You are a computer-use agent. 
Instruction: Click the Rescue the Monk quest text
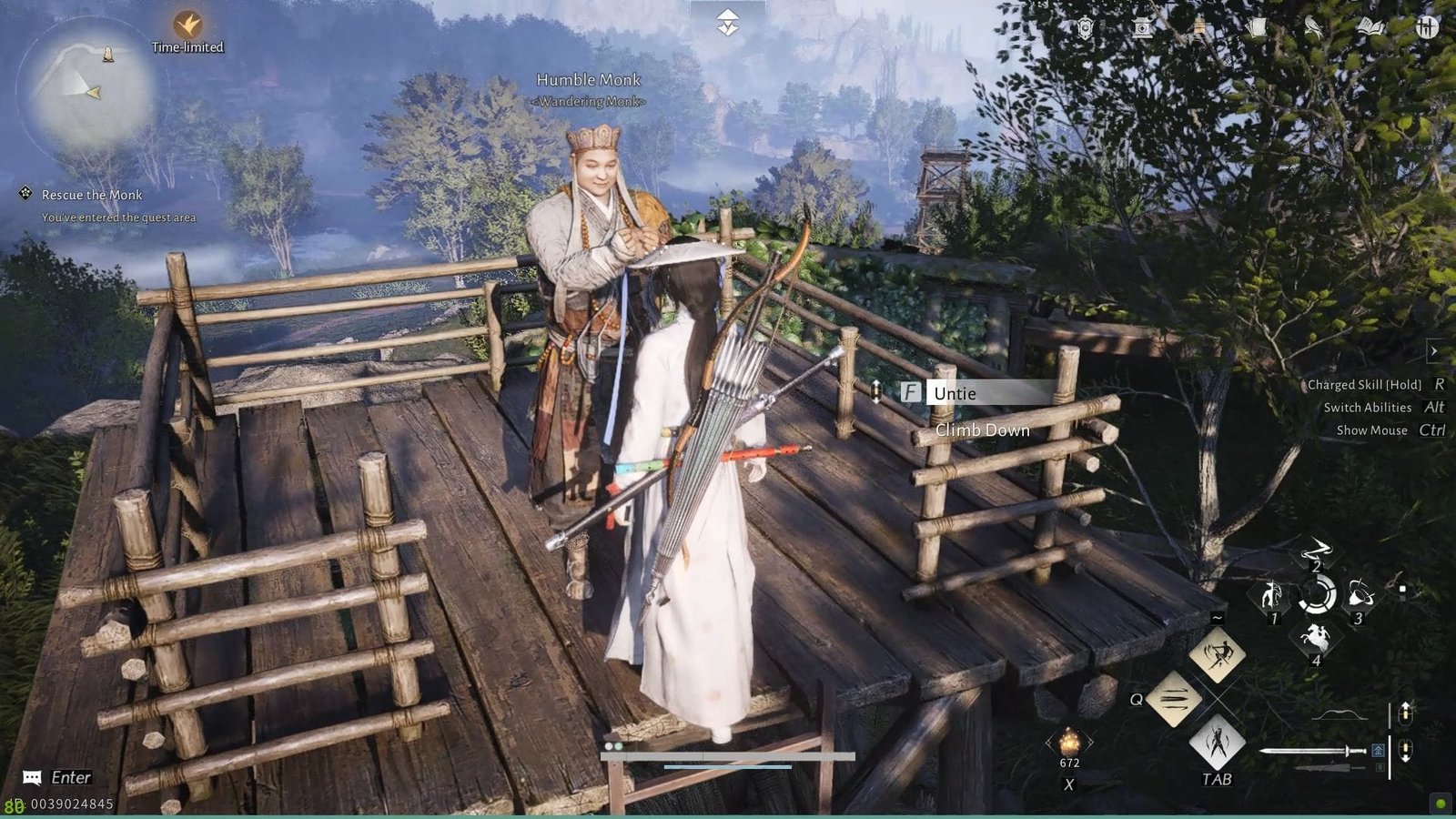coord(91,195)
